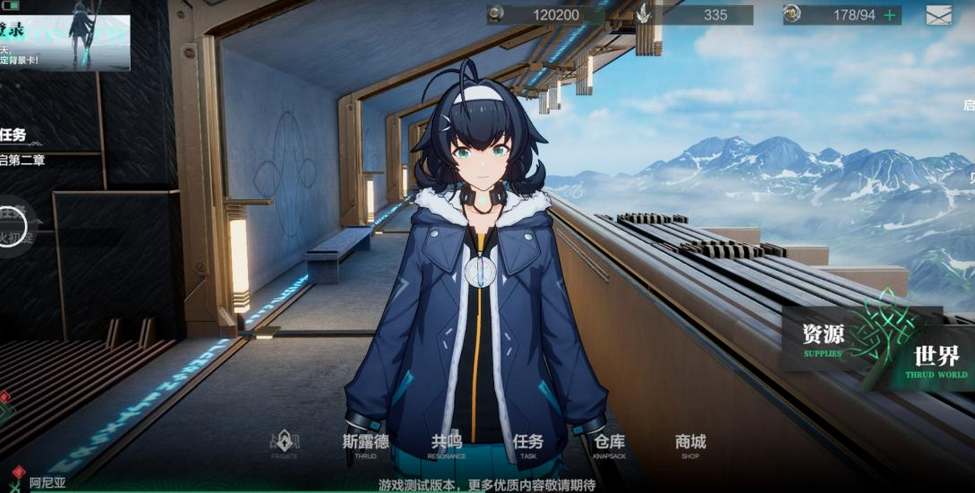Open the mail envelope icon

[x=938, y=15]
